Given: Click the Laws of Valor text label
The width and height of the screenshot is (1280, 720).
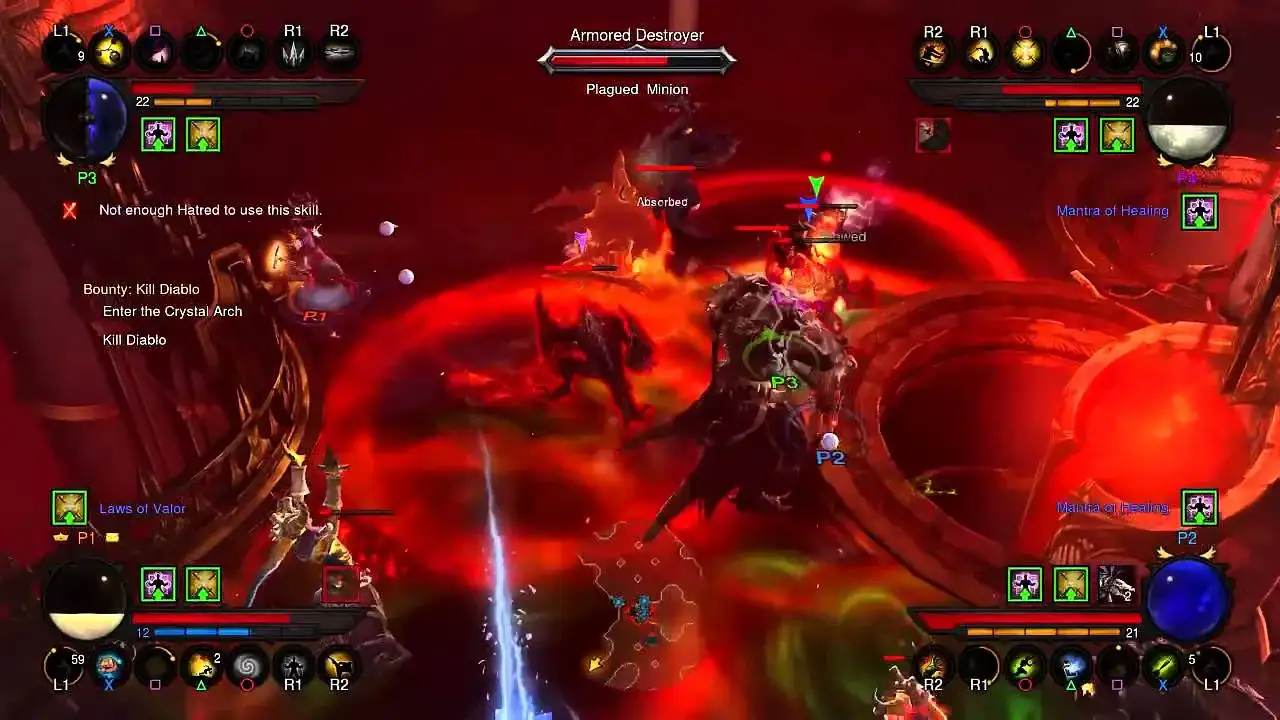Looking at the screenshot, I should coord(142,508).
